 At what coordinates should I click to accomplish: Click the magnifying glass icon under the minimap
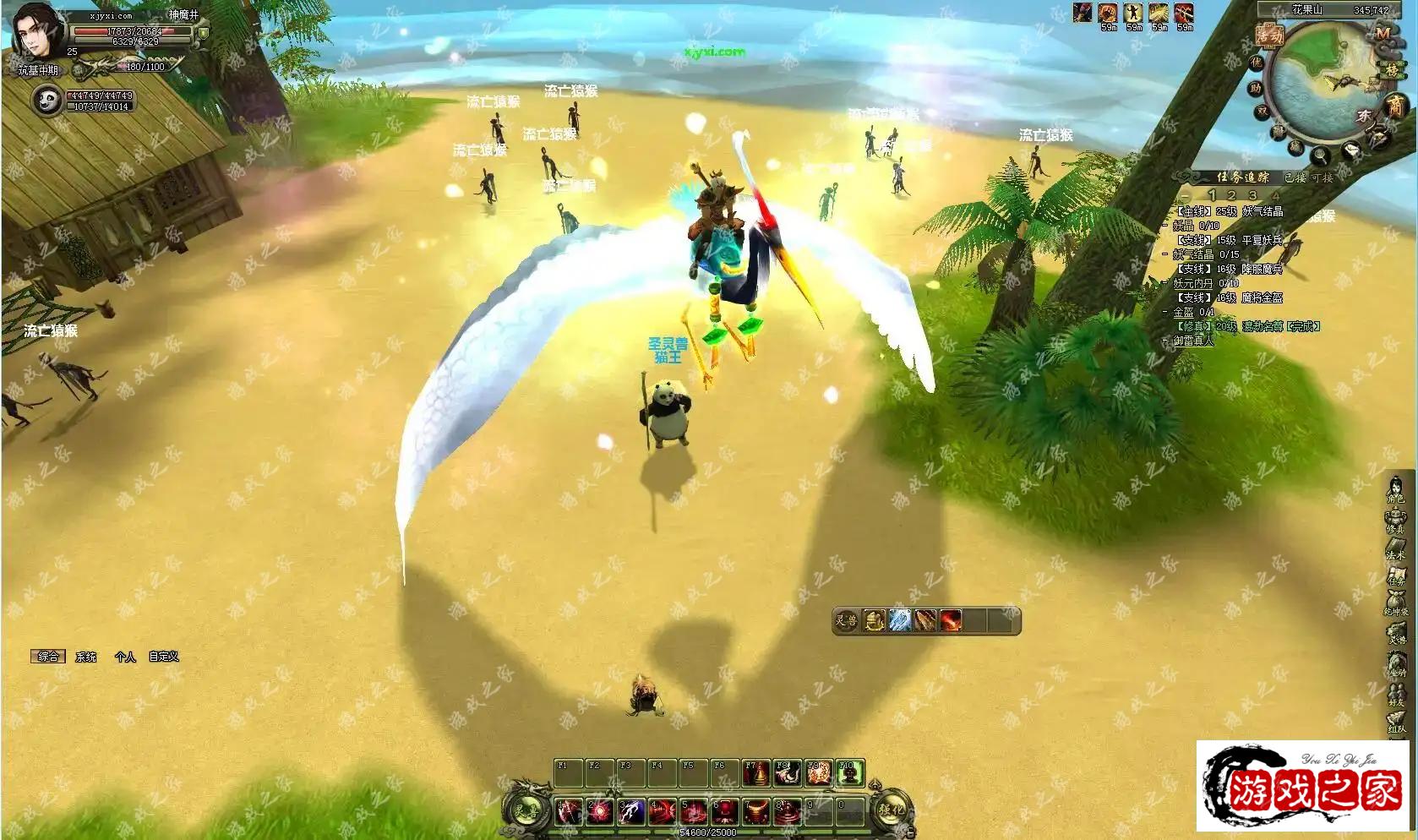(x=1321, y=155)
